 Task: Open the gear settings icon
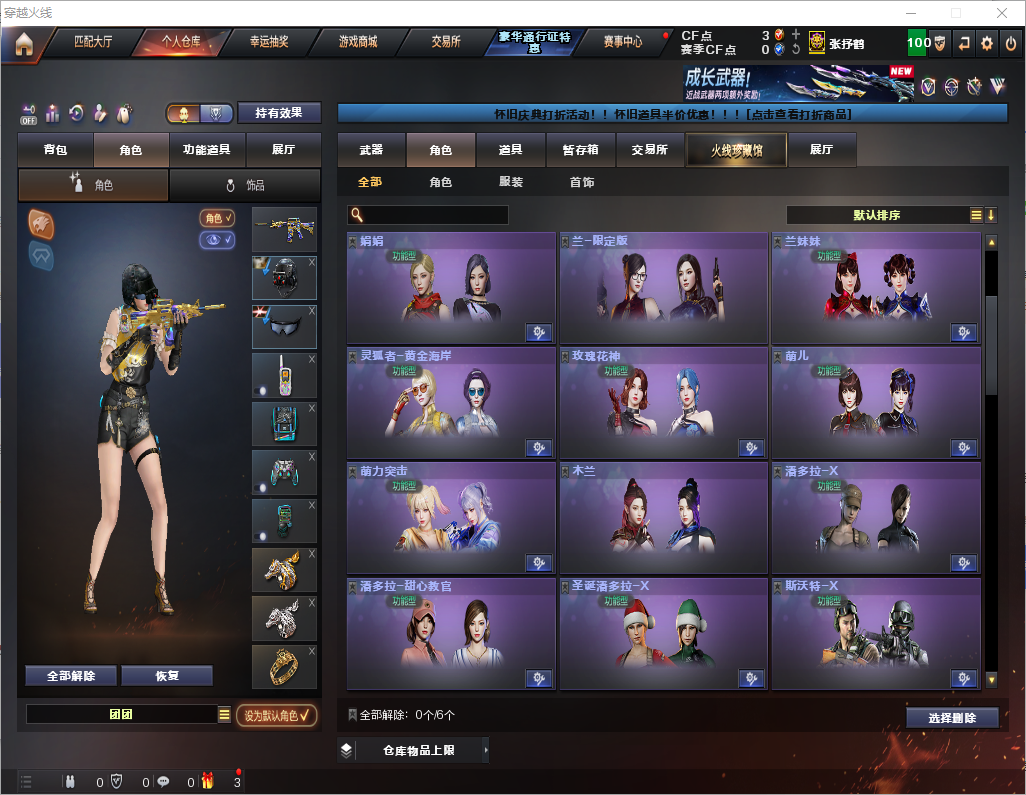tap(987, 43)
